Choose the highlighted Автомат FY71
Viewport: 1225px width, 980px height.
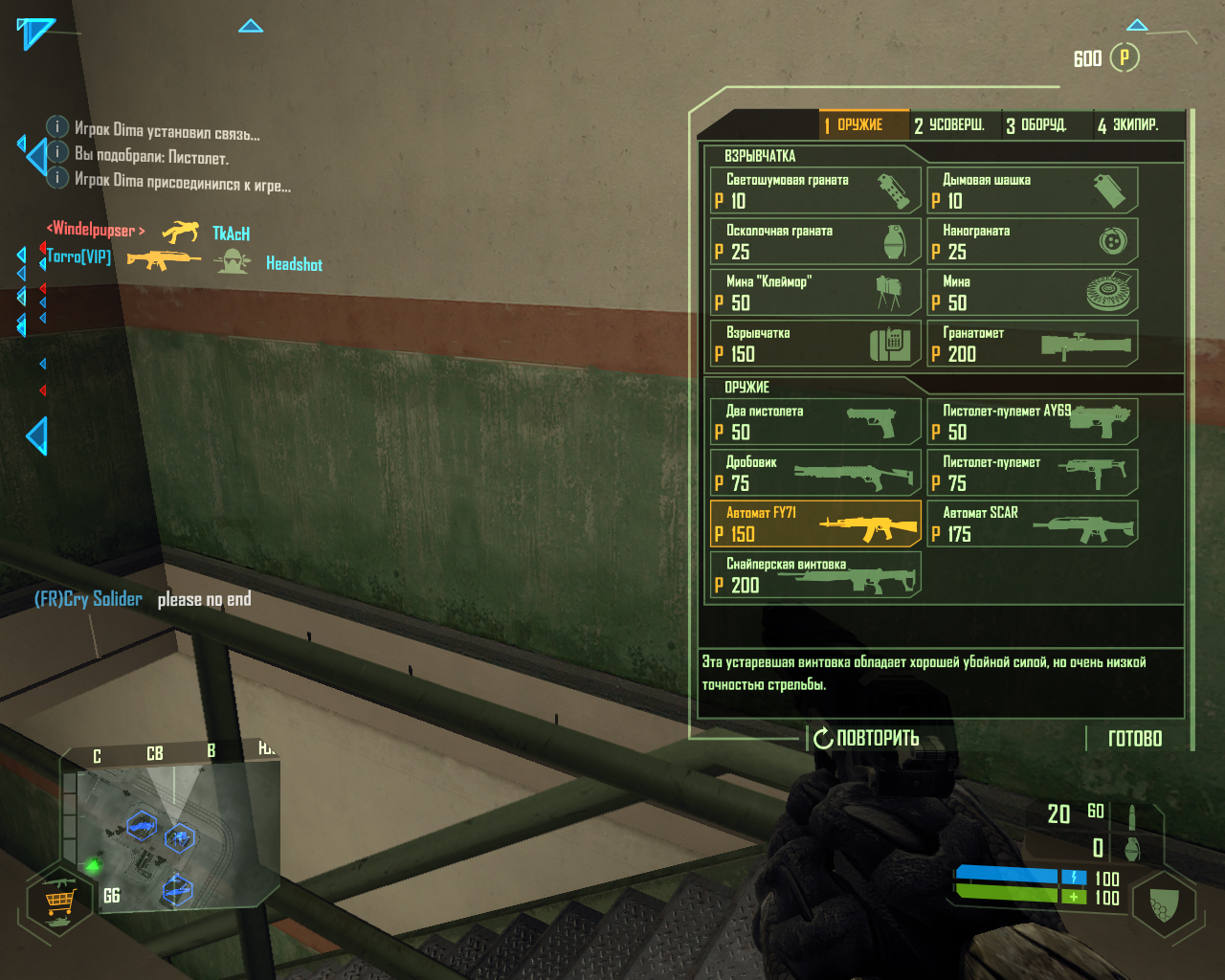point(814,523)
